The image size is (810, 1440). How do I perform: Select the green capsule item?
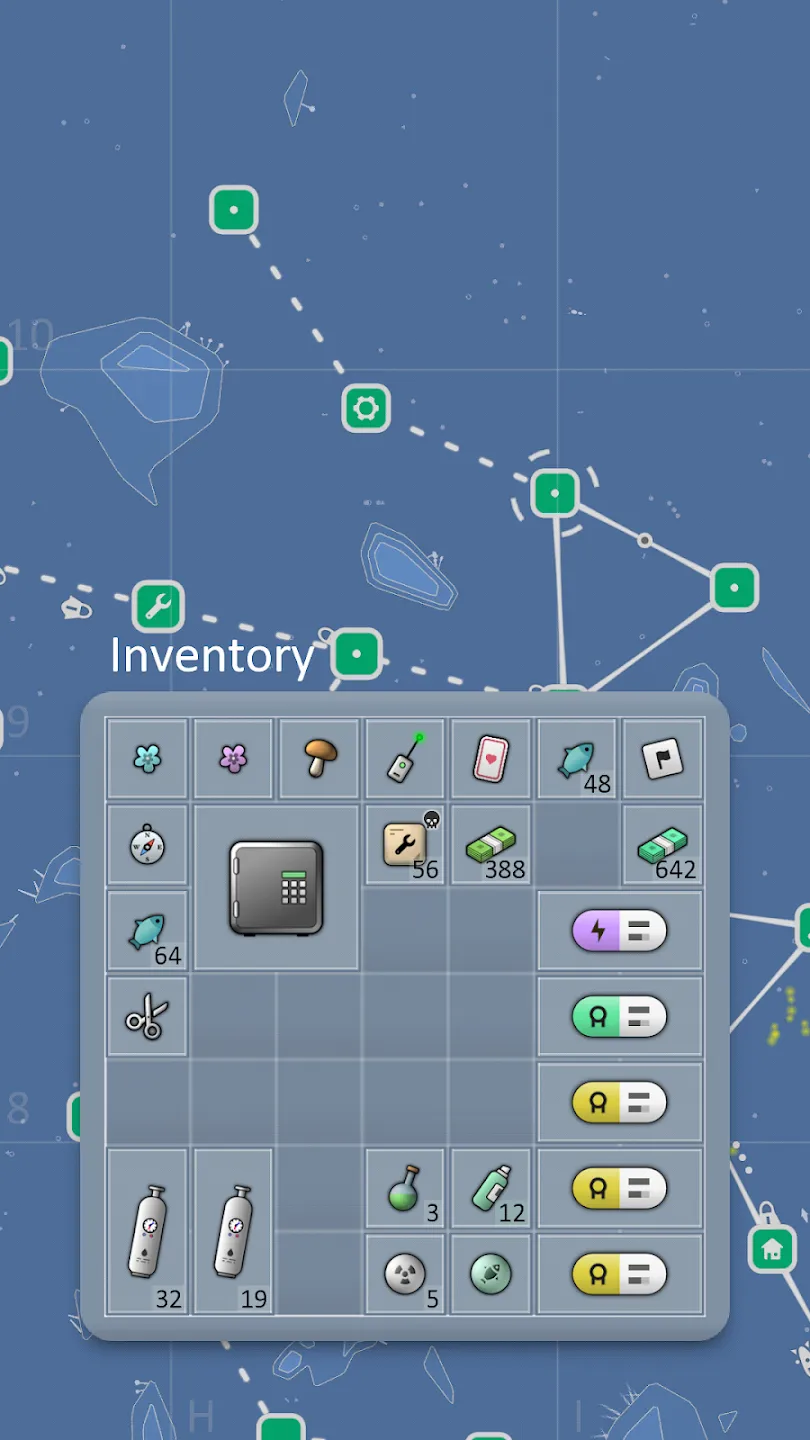[620, 1017]
